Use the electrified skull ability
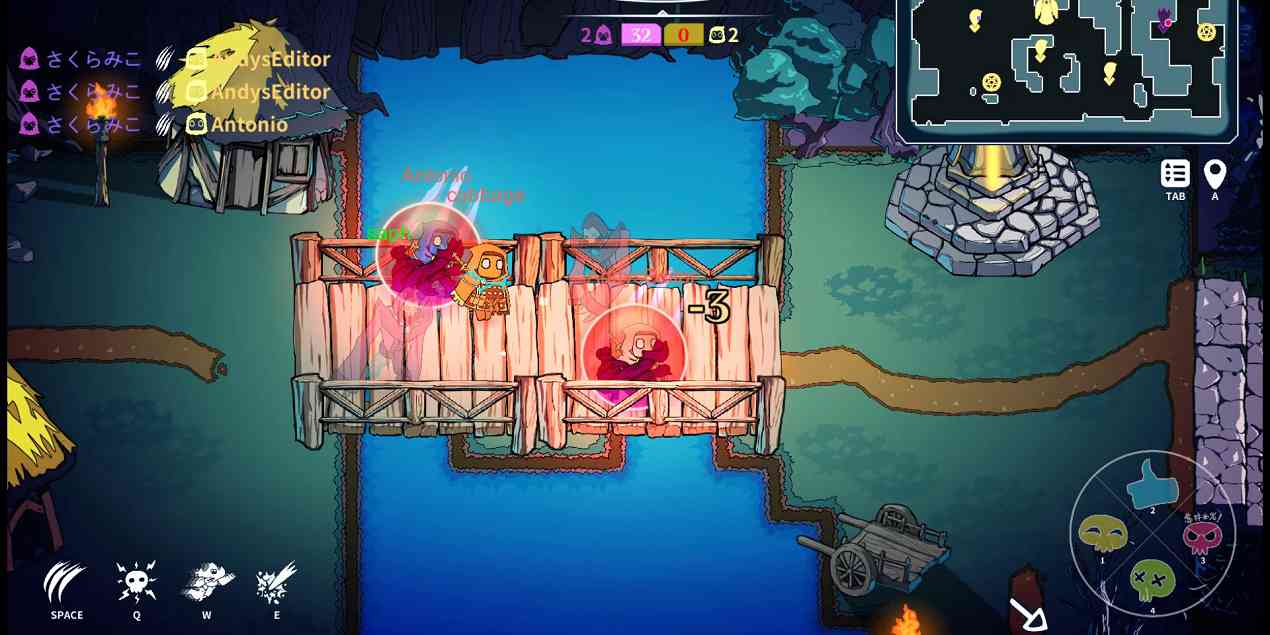The image size is (1270, 635). tap(136, 581)
